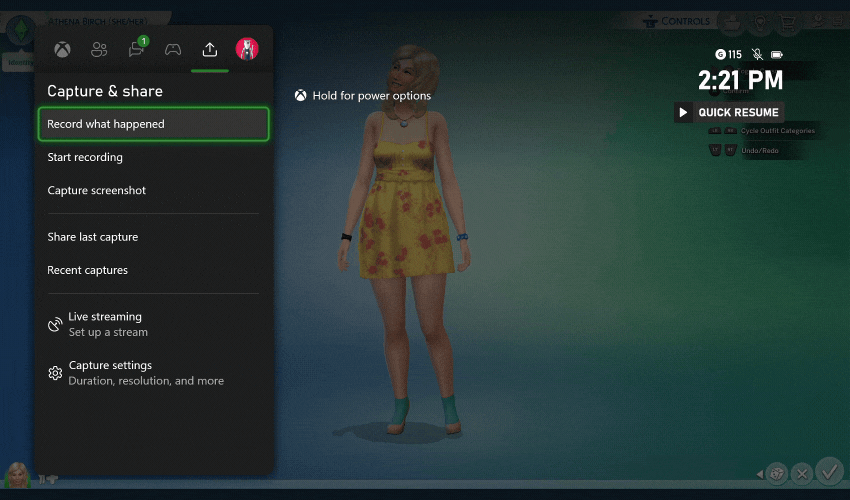The width and height of the screenshot is (850, 500).
Task: Cancel with the X button in Create-a-Sim
Action: (x=802, y=473)
